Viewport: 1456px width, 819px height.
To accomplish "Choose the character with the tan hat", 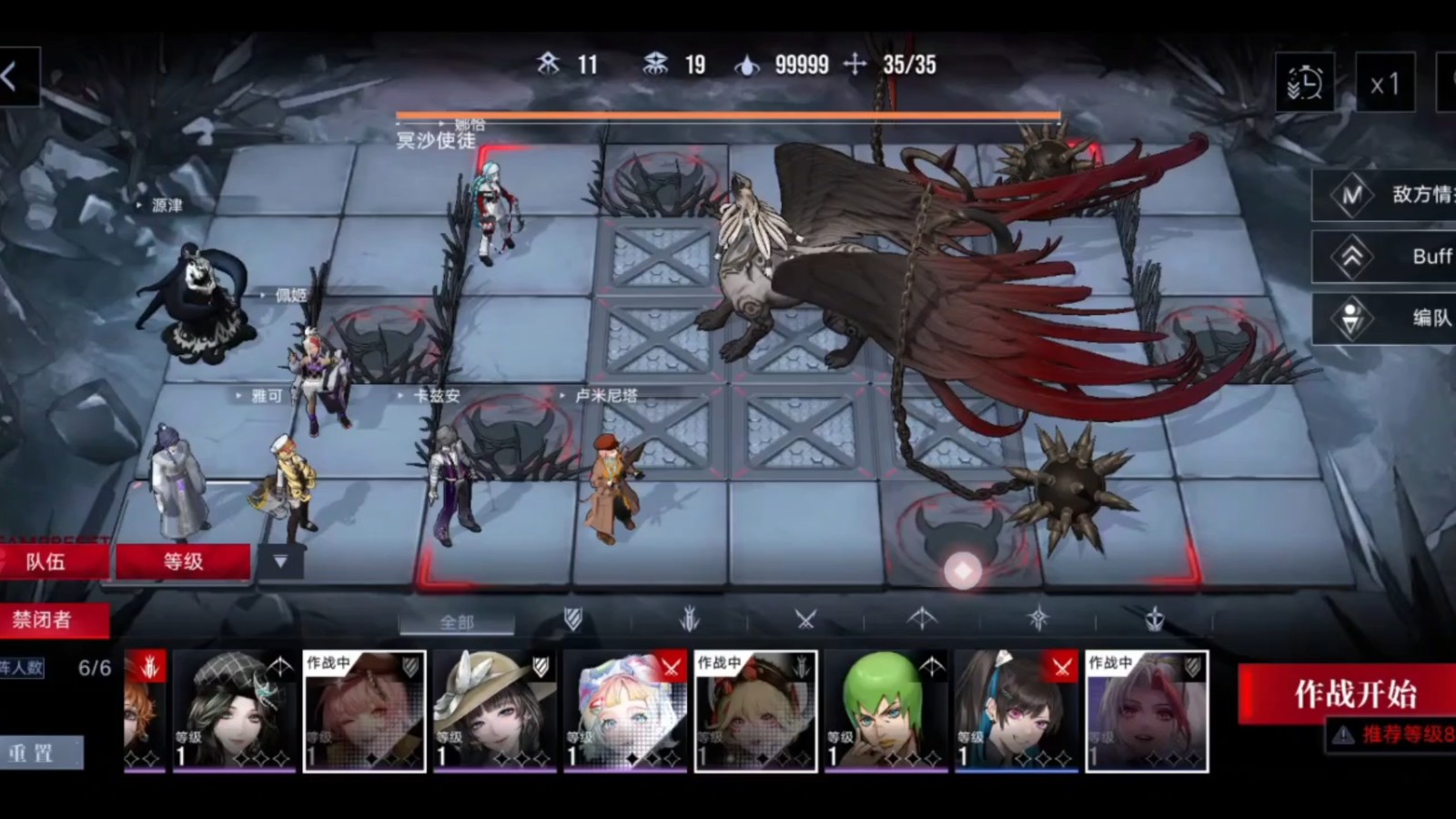I will tap(495, 712).
